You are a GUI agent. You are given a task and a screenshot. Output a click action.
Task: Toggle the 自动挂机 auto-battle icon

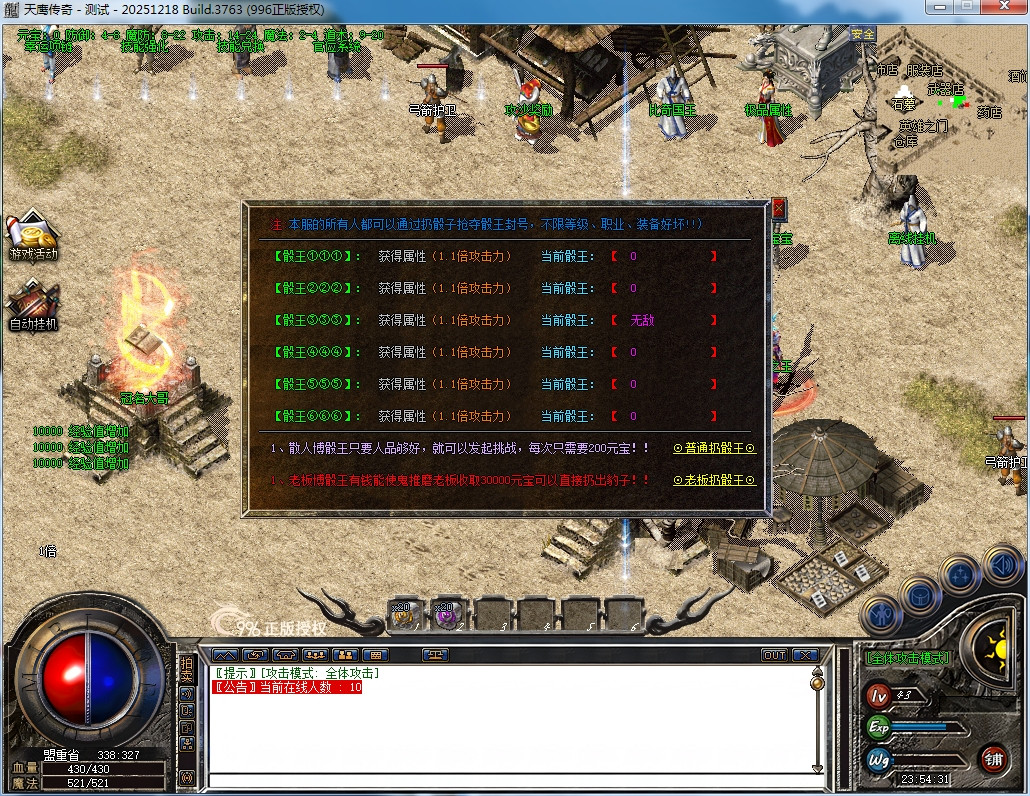(x=33, y=305)
